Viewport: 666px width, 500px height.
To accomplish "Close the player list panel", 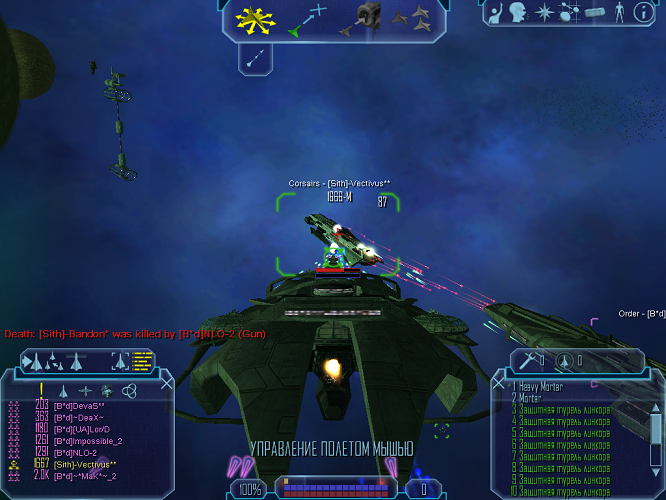I will coord(166,383).
